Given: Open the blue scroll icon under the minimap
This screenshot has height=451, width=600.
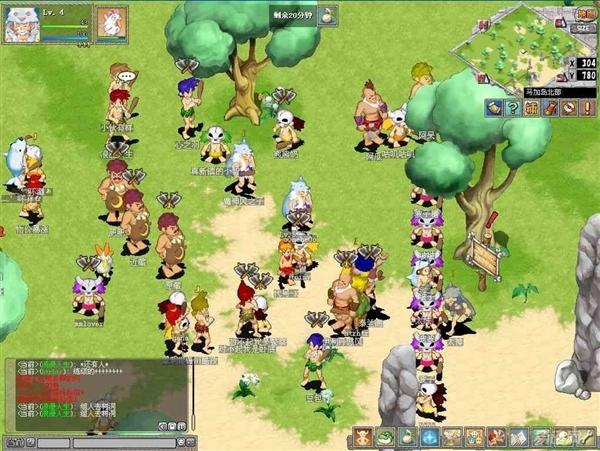Looking at the screenshot, I should pos(493,107).
